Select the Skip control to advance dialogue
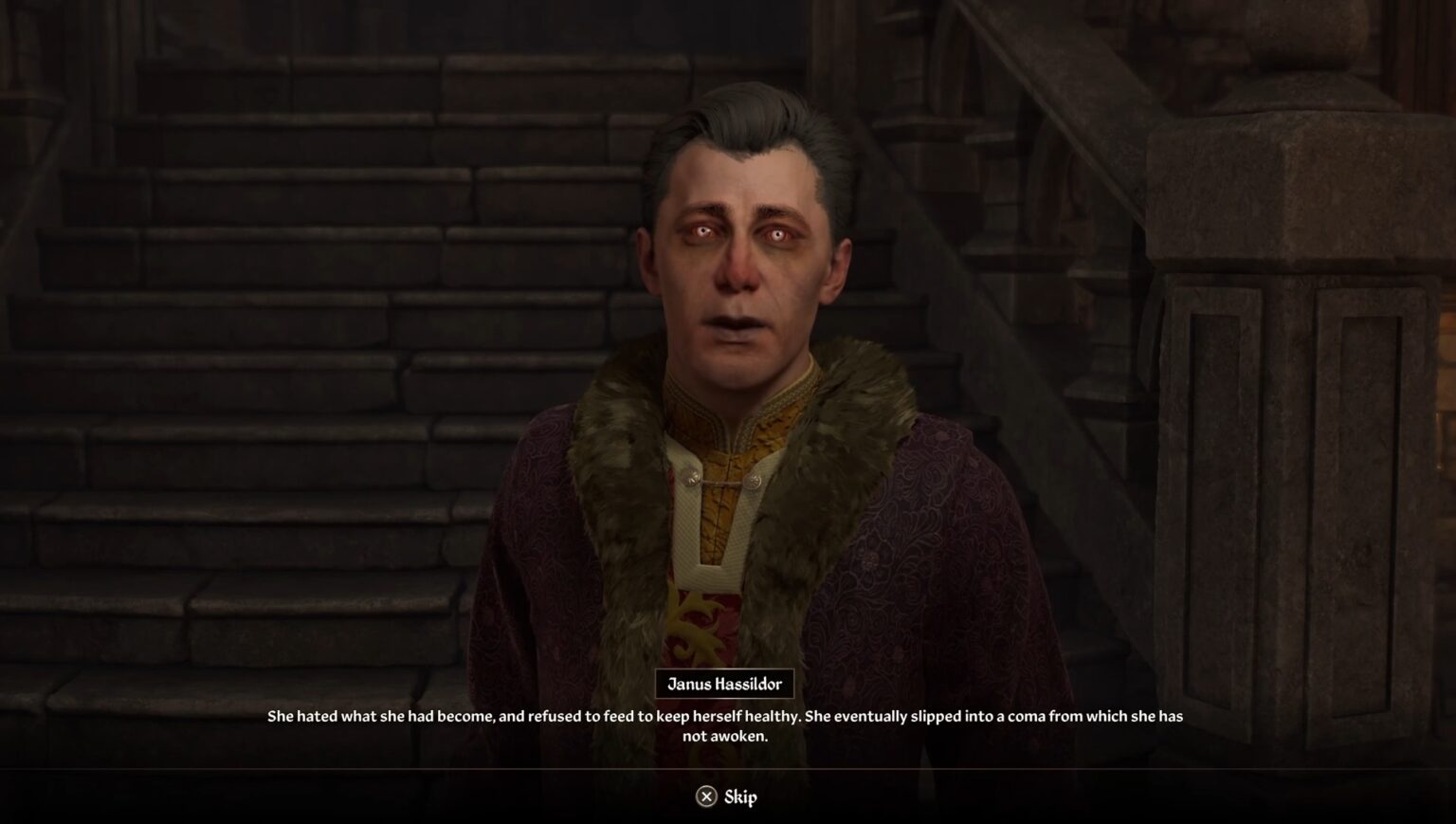Viewport: 1456px width, 824px height. pos(728,797)
